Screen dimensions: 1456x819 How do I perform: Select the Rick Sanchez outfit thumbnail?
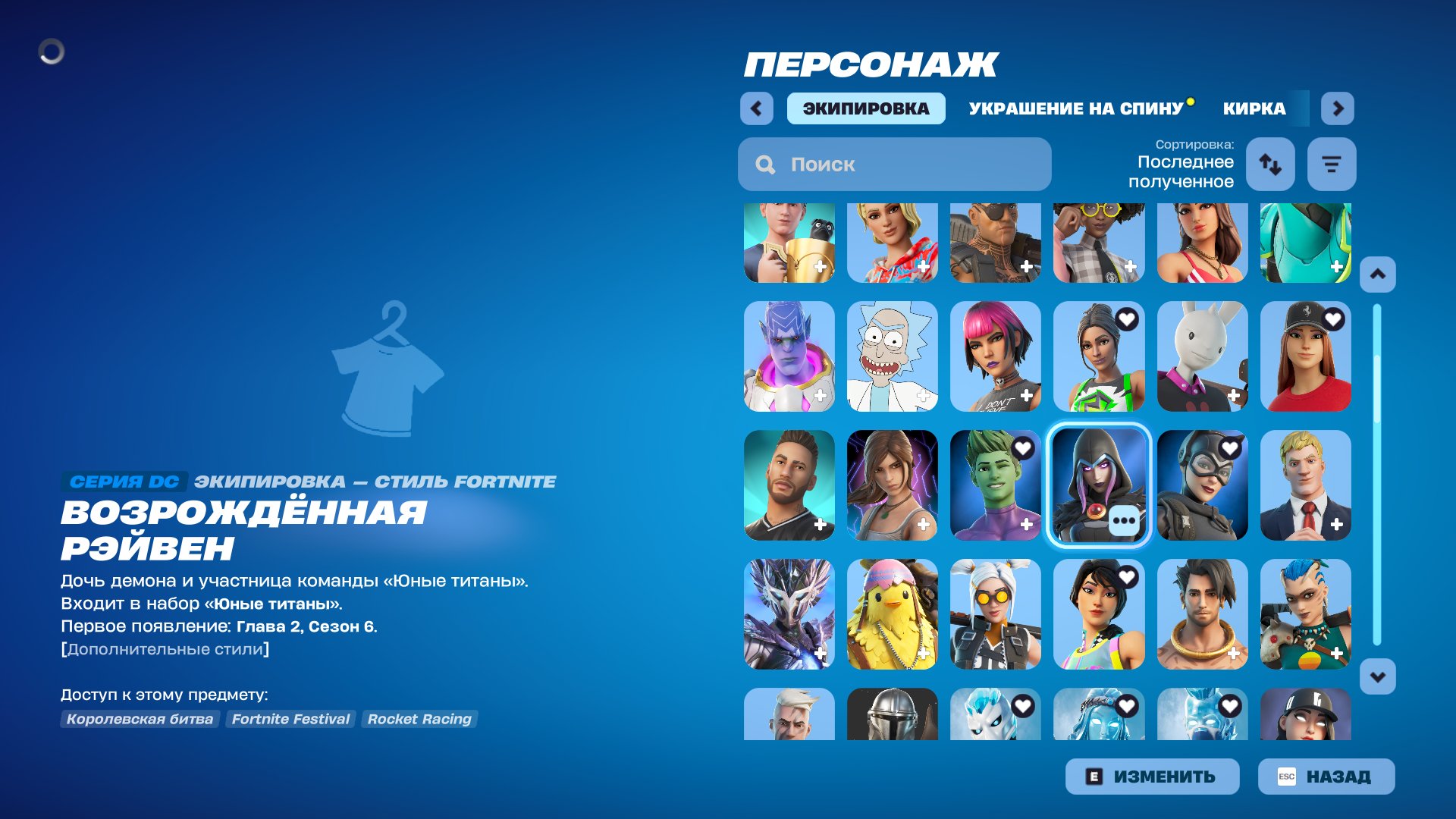(x=893, y=355)
